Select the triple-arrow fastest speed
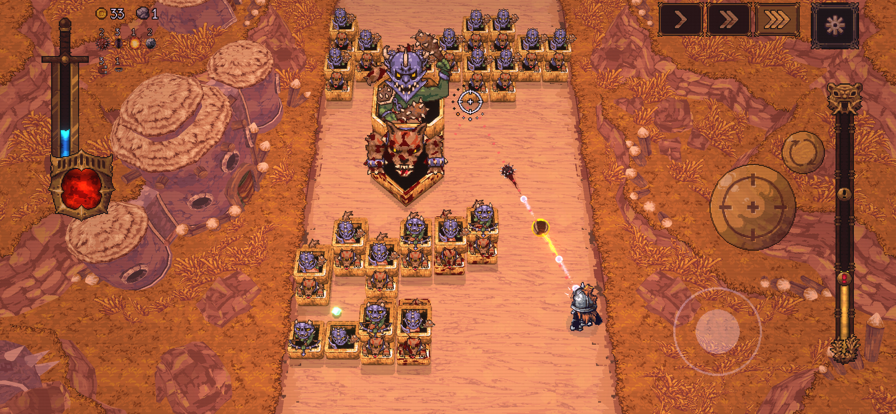 coord(776,19)
